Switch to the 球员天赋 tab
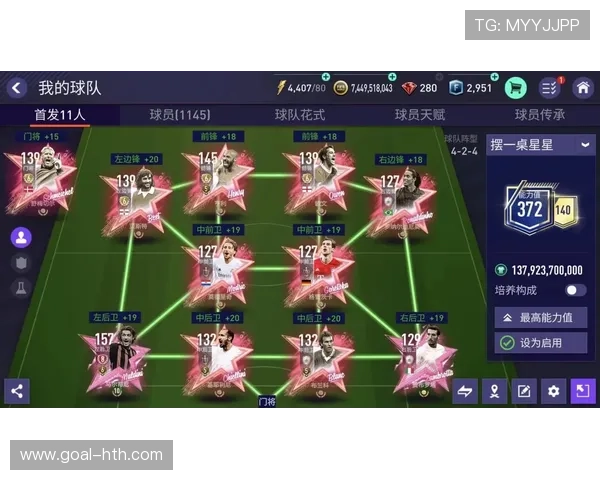The width and height of the screenshot is (600, 480). click(x=420, y=115)
